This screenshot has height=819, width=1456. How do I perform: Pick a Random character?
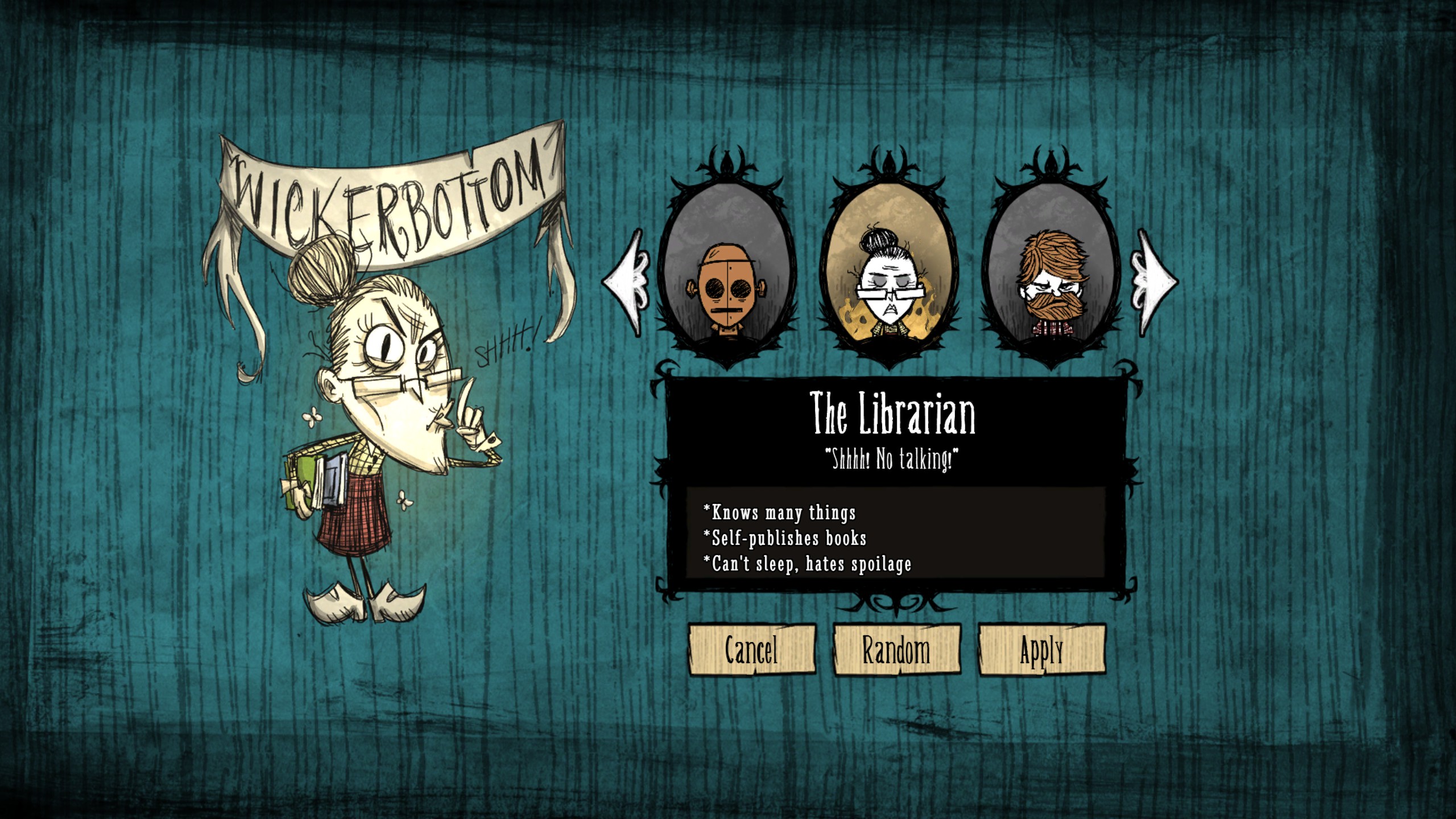coord(896,650)
